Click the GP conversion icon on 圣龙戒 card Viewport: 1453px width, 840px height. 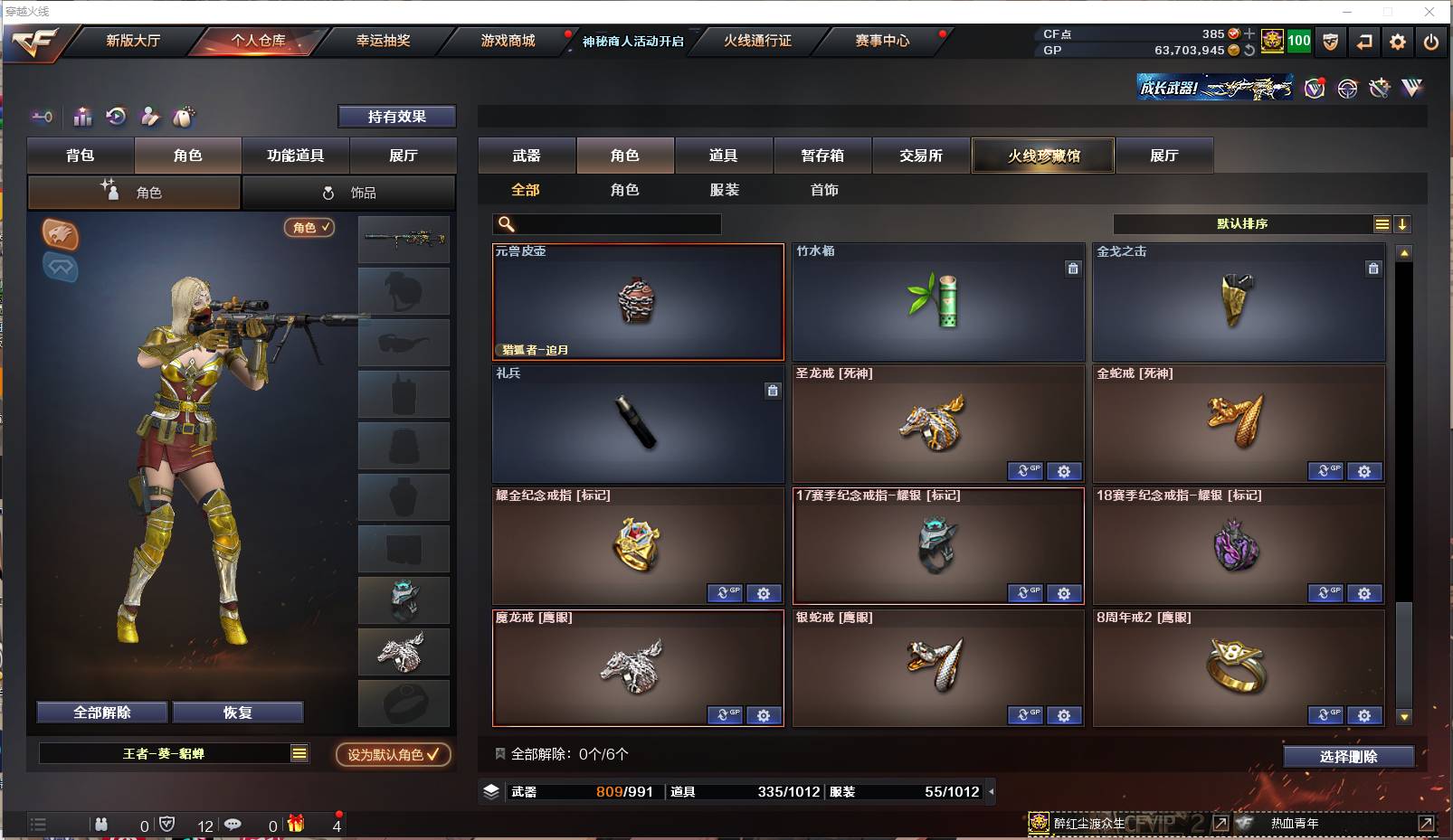pyautogui.click(x=1026, y=471)
